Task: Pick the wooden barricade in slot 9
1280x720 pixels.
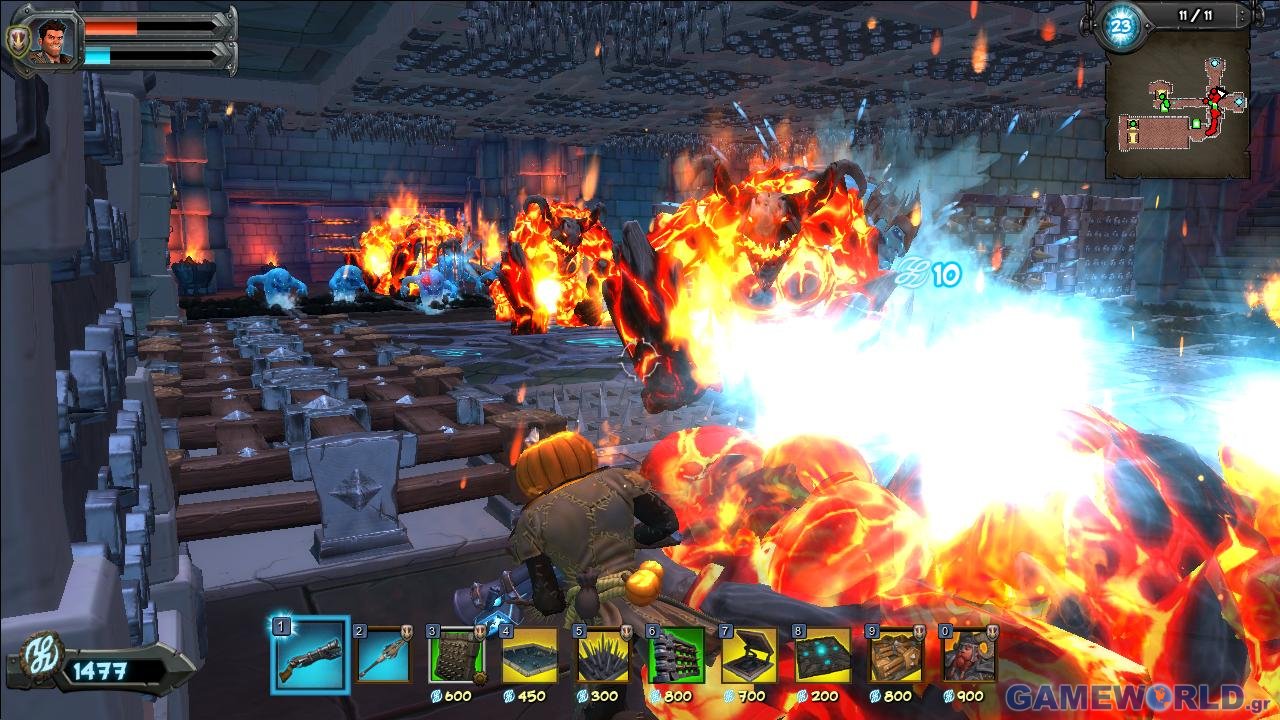Action: point(896,656)
